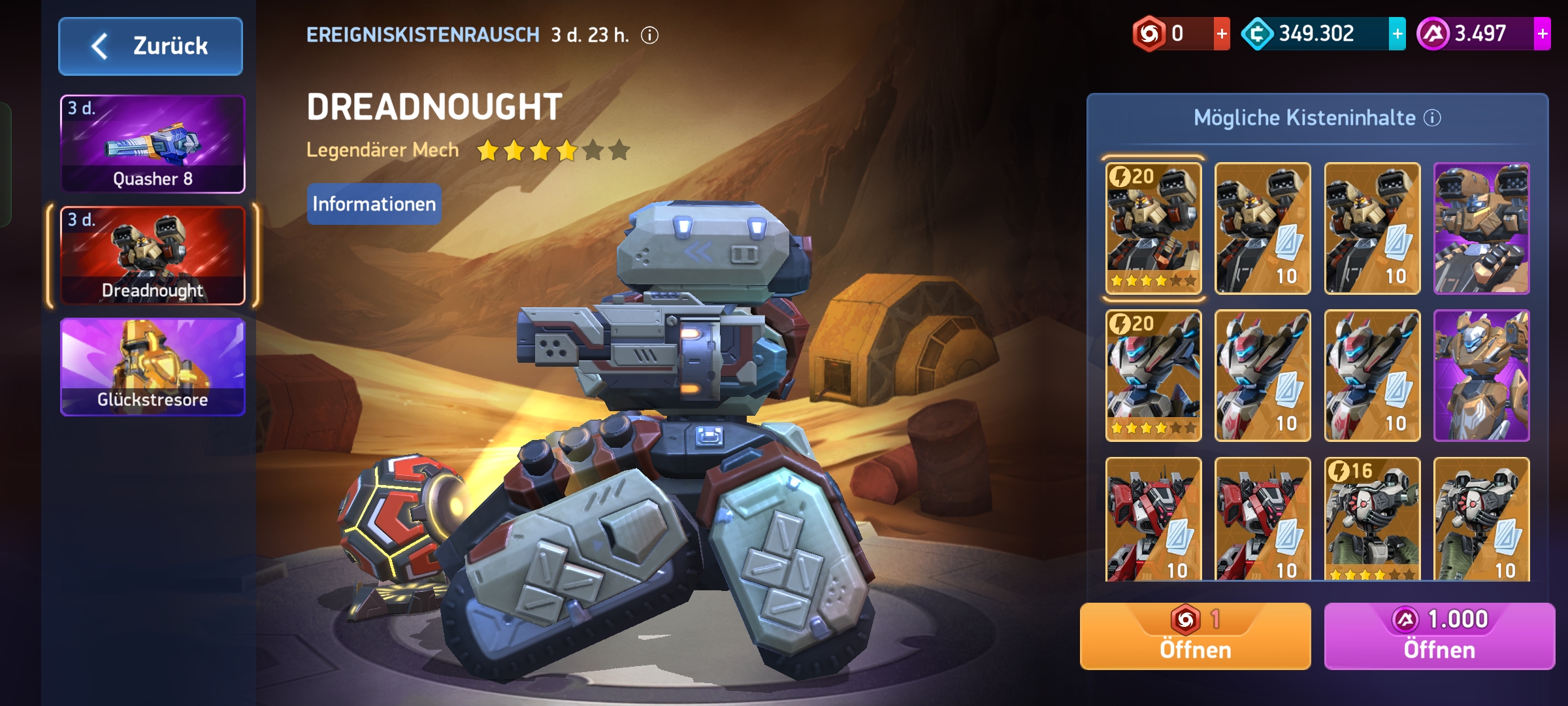
Task: Select the Dreadnought event crate
Action: click(153, 256)
